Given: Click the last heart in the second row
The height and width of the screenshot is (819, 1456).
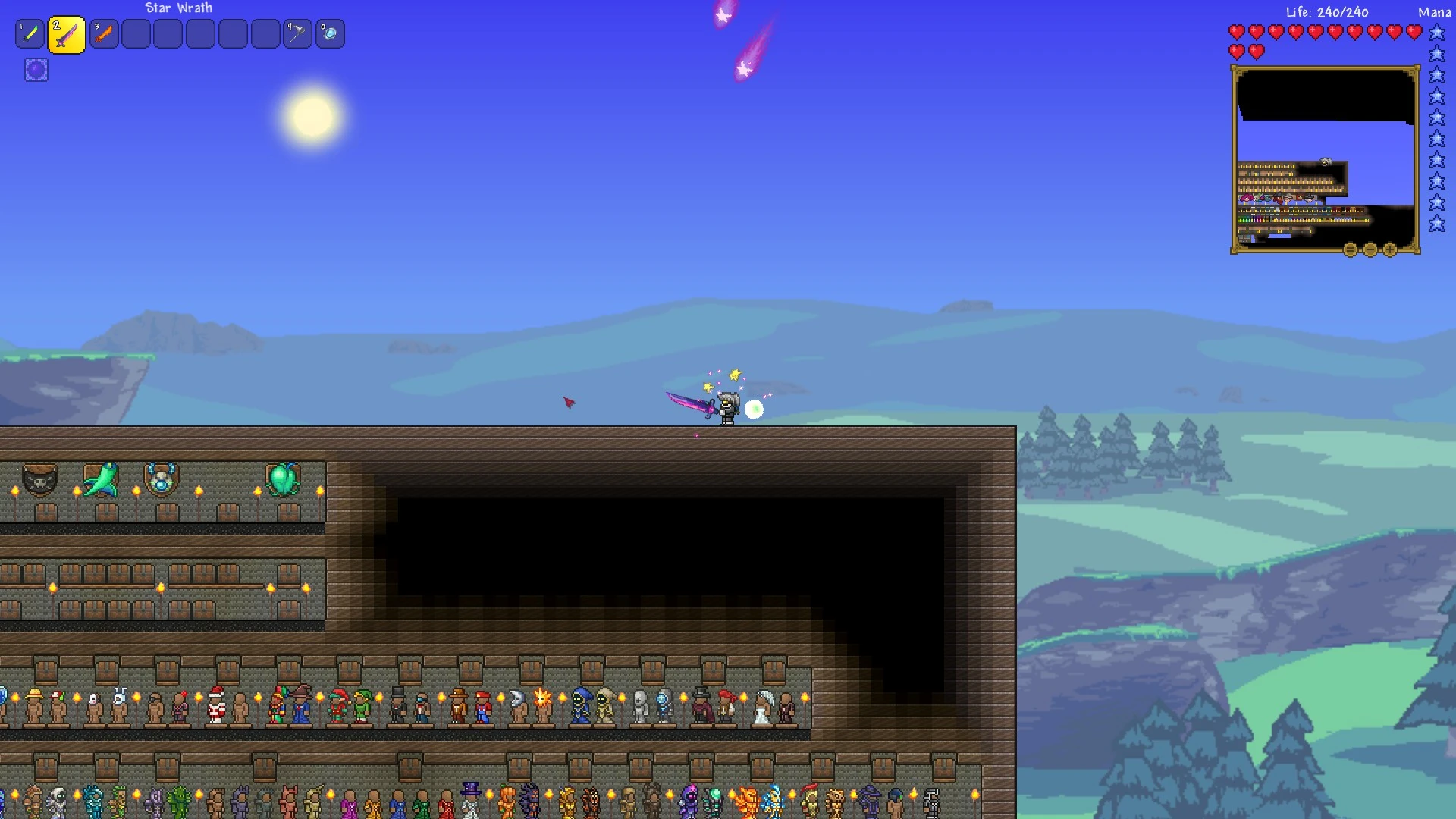Looking at the screenshot, I should point(1257,52).
